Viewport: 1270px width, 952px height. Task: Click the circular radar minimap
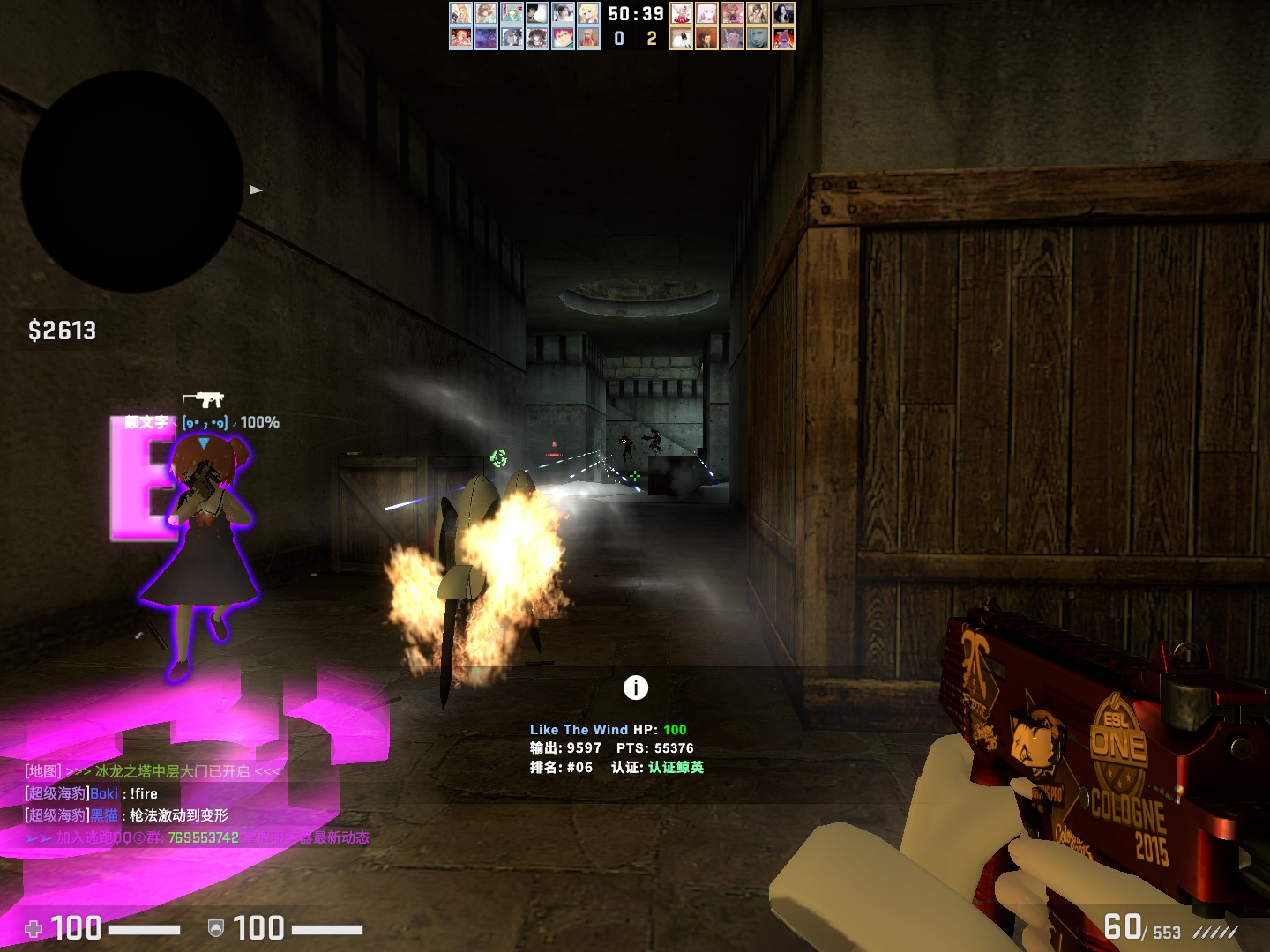click(x=132, y=182)
